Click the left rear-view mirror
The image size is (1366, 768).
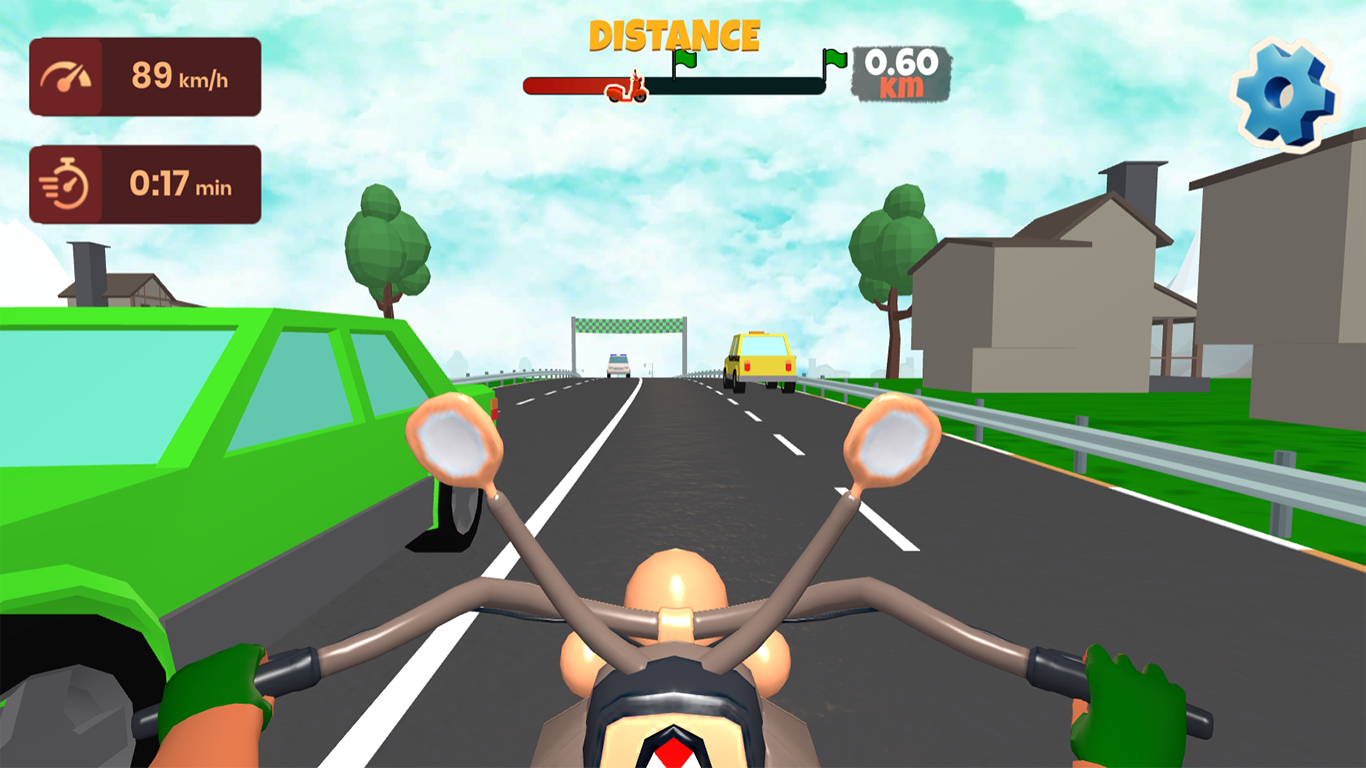coord(457,440)
